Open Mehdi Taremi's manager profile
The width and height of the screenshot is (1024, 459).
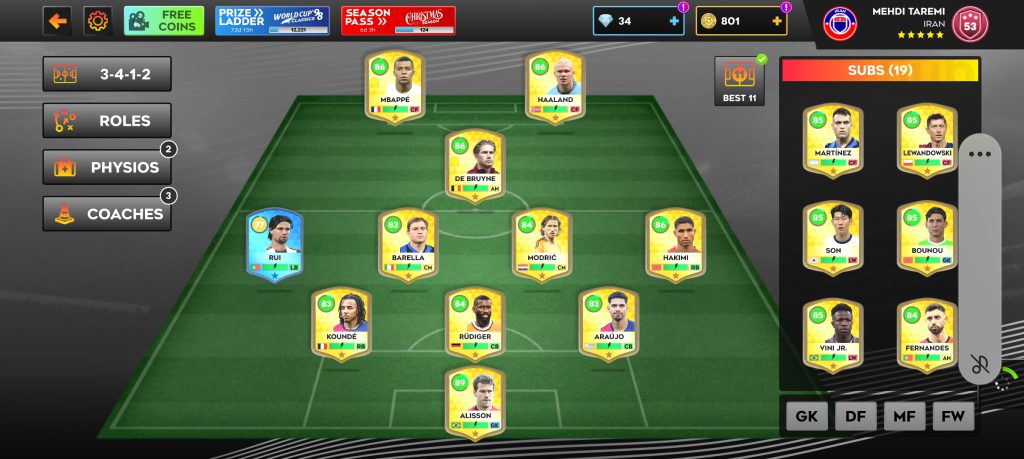[x=905, y=23]
